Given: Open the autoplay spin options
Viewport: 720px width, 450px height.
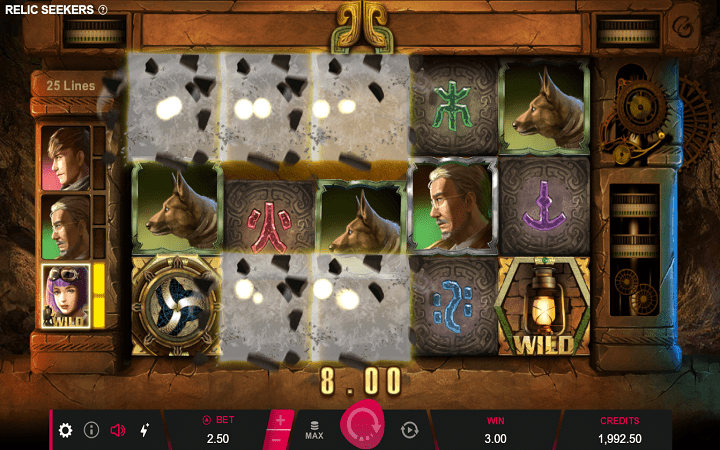Looking at the screenshot, I should pyautogui.click(x=409, y=430).
